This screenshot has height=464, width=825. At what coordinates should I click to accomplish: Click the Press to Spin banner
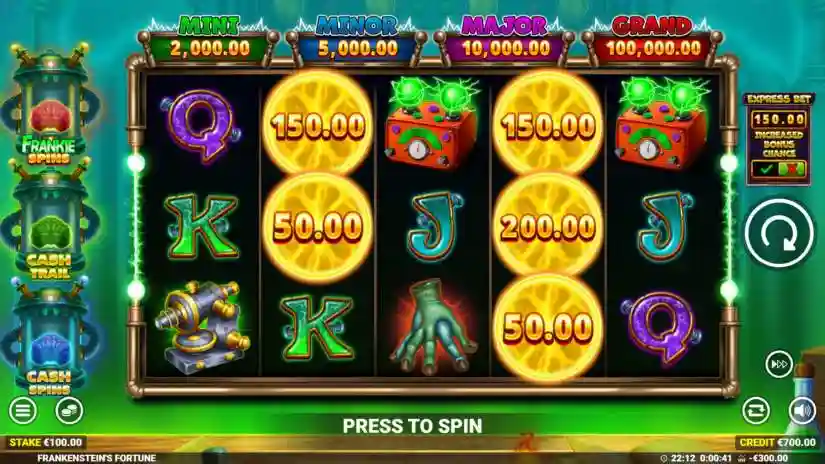[x=412, y=425]
